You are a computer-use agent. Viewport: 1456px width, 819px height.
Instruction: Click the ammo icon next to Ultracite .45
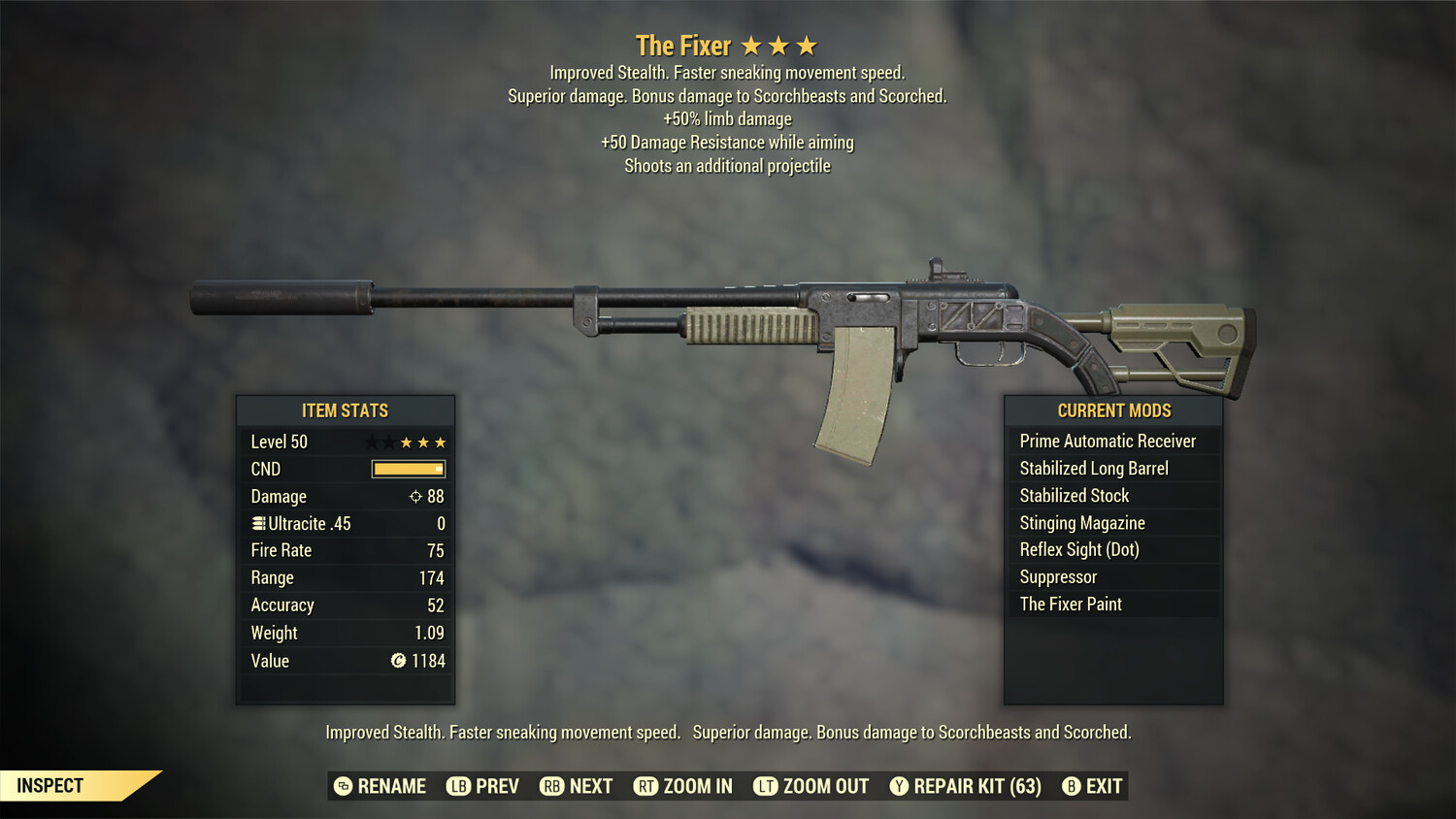(257, 523)
